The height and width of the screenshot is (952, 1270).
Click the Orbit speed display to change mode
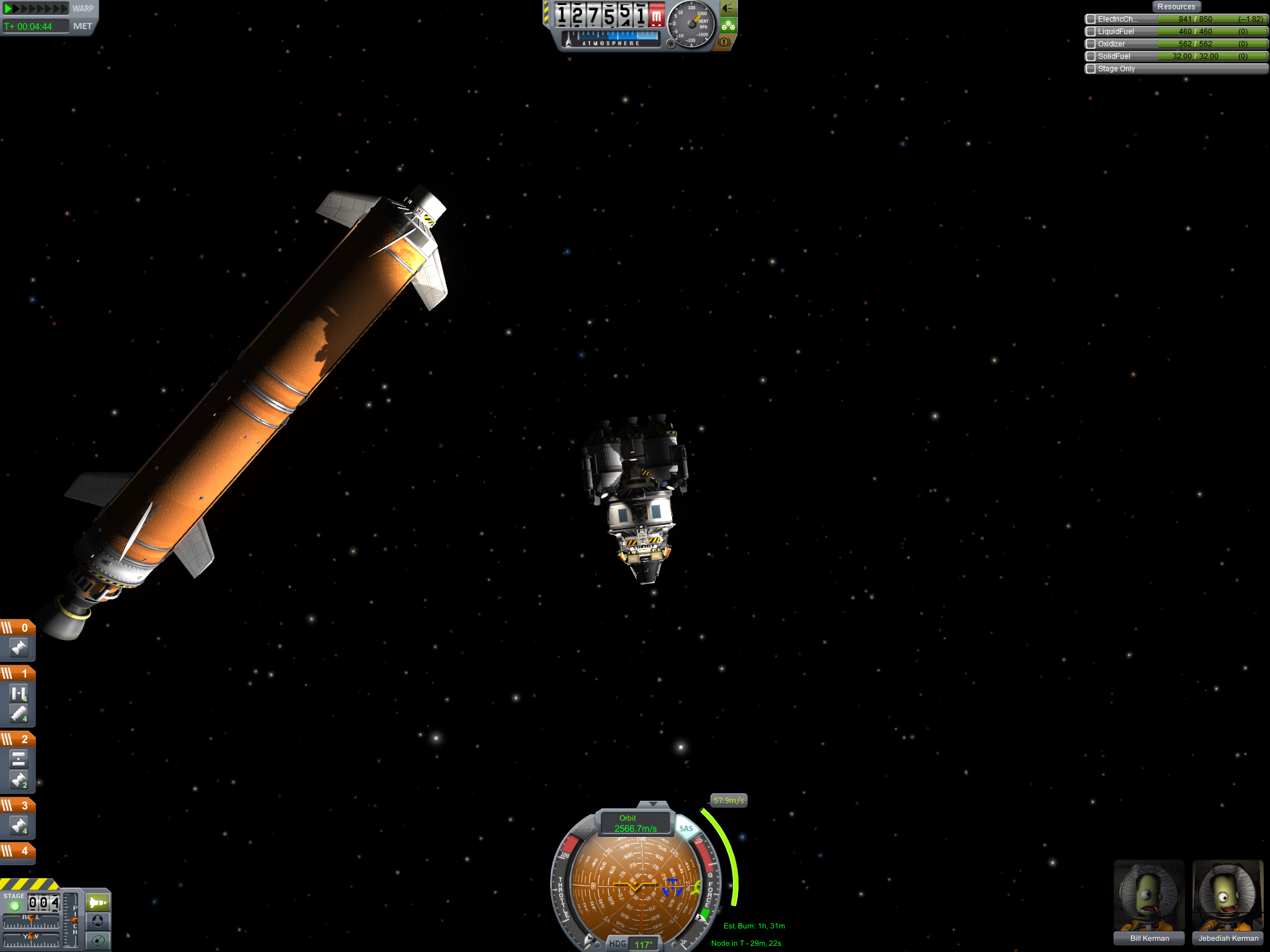635,823
